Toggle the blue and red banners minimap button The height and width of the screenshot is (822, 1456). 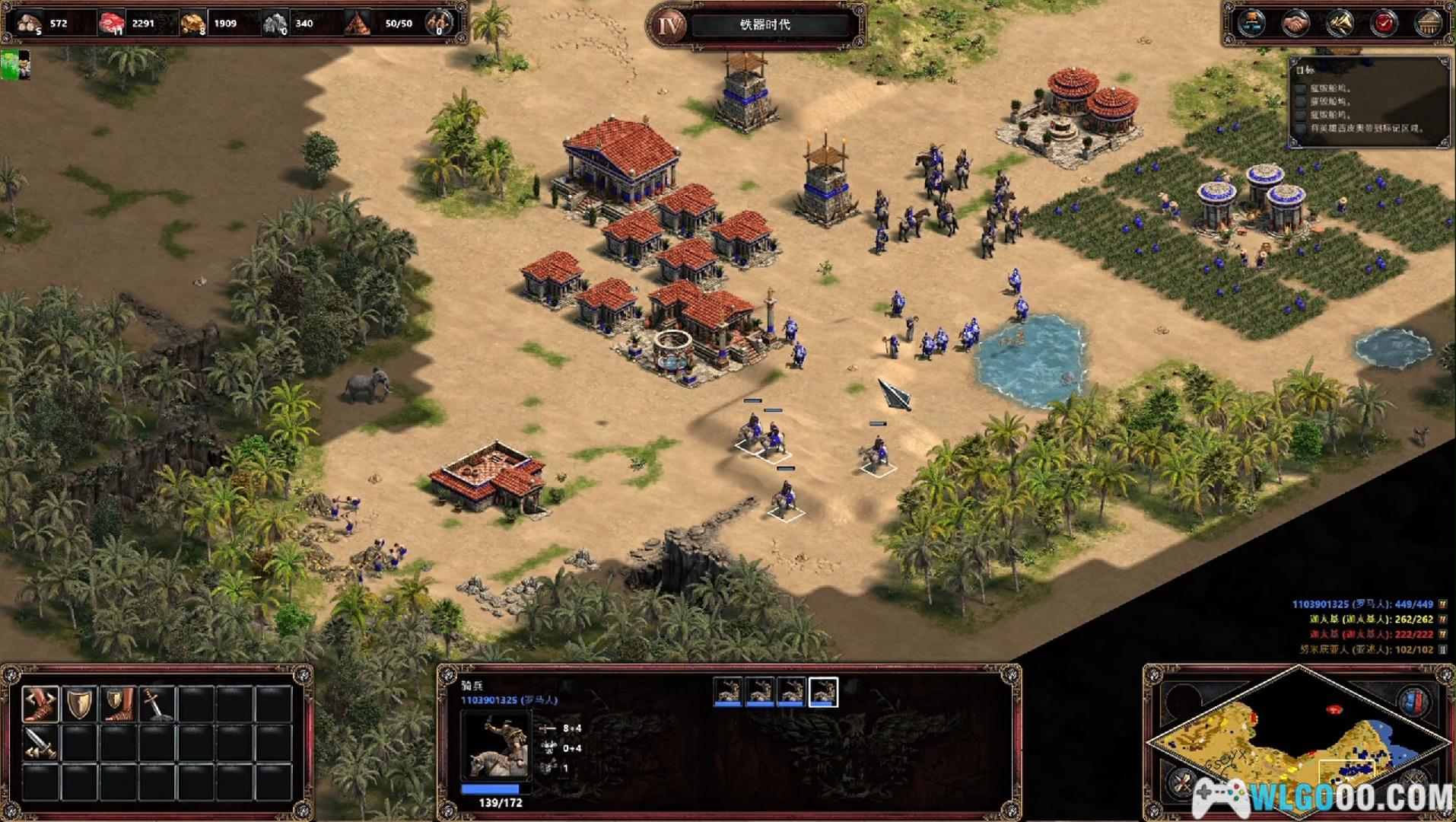click(1413, 700)
